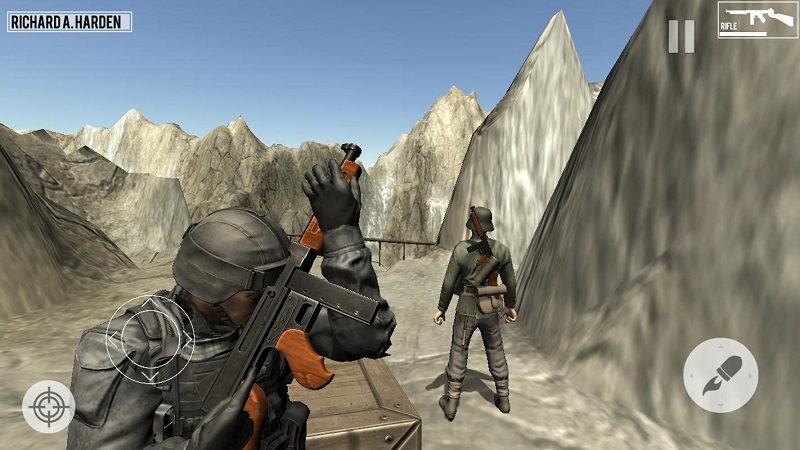Image resolution: width=800 pixels, height=450 pixels.
Task: Pause the game
Action: [x=681, y=36]
